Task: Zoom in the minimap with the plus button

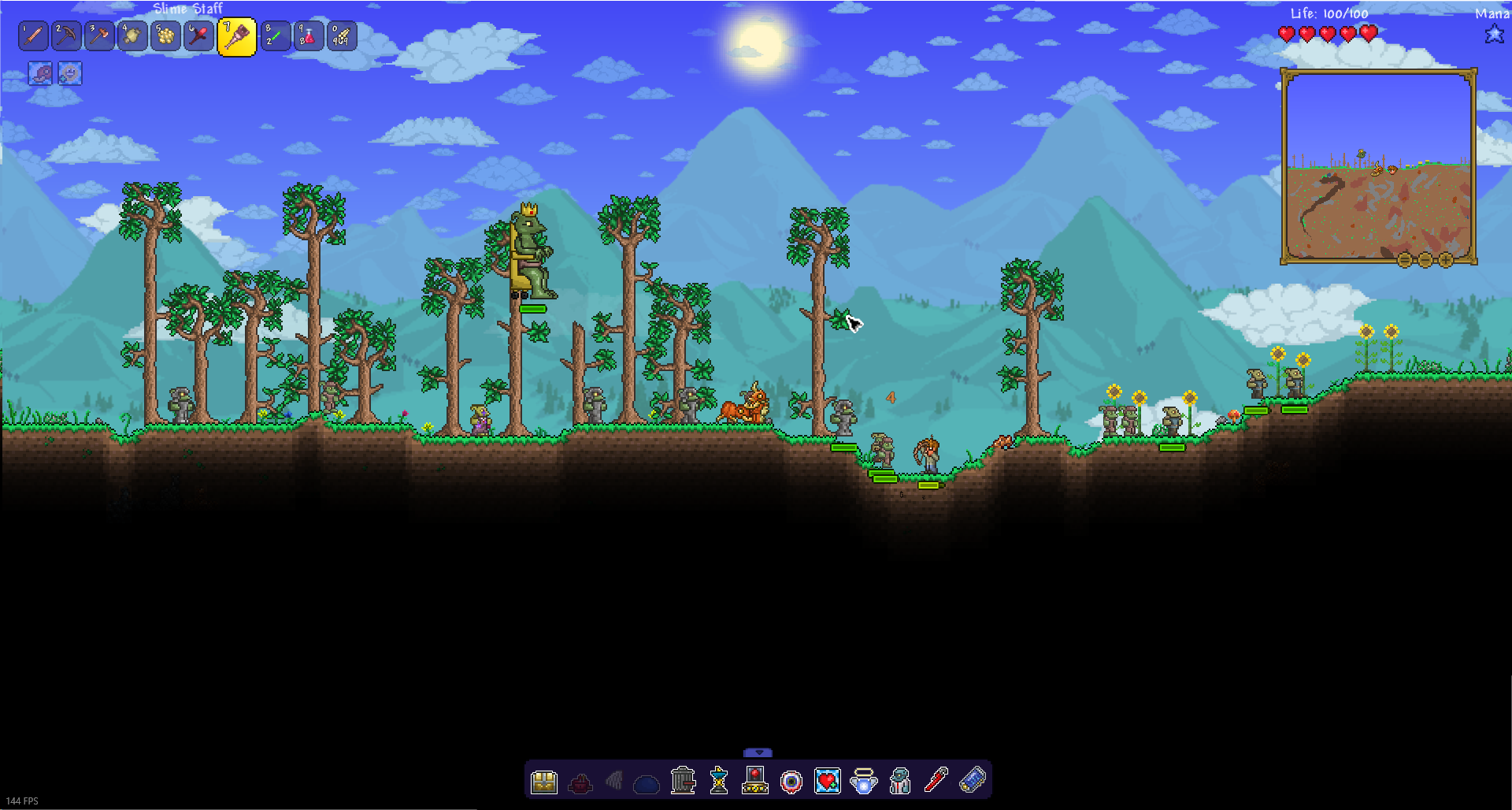Action: (x=1446, y=260)
